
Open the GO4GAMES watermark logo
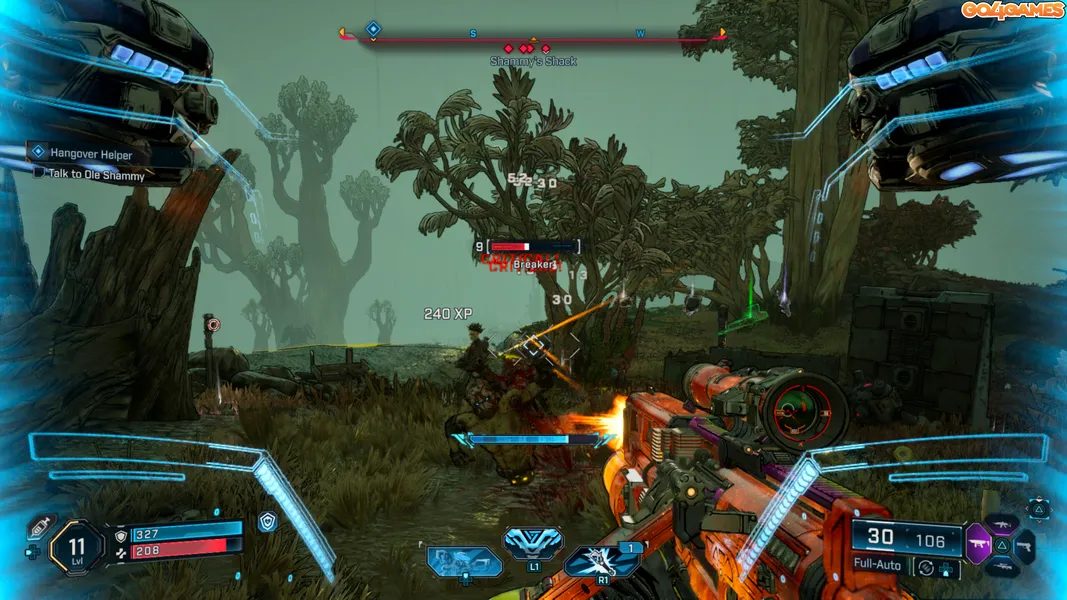1012,10
